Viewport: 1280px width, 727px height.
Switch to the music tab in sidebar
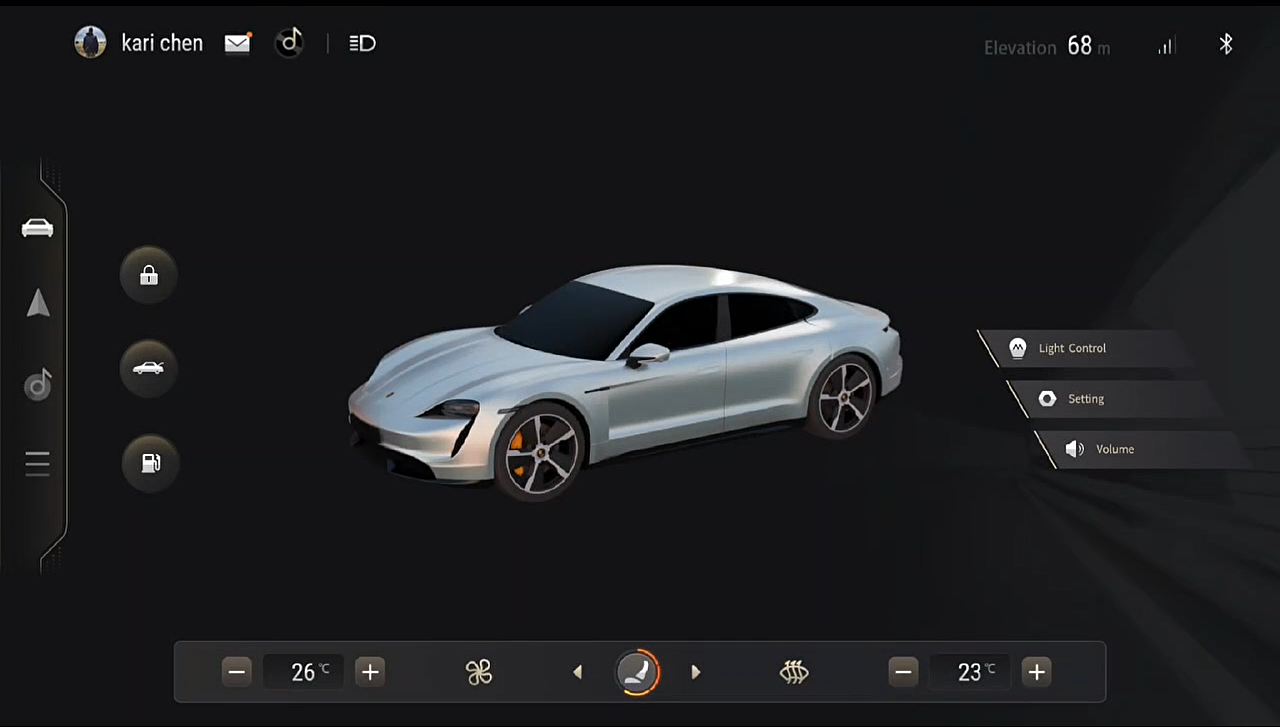pos(38,385)
